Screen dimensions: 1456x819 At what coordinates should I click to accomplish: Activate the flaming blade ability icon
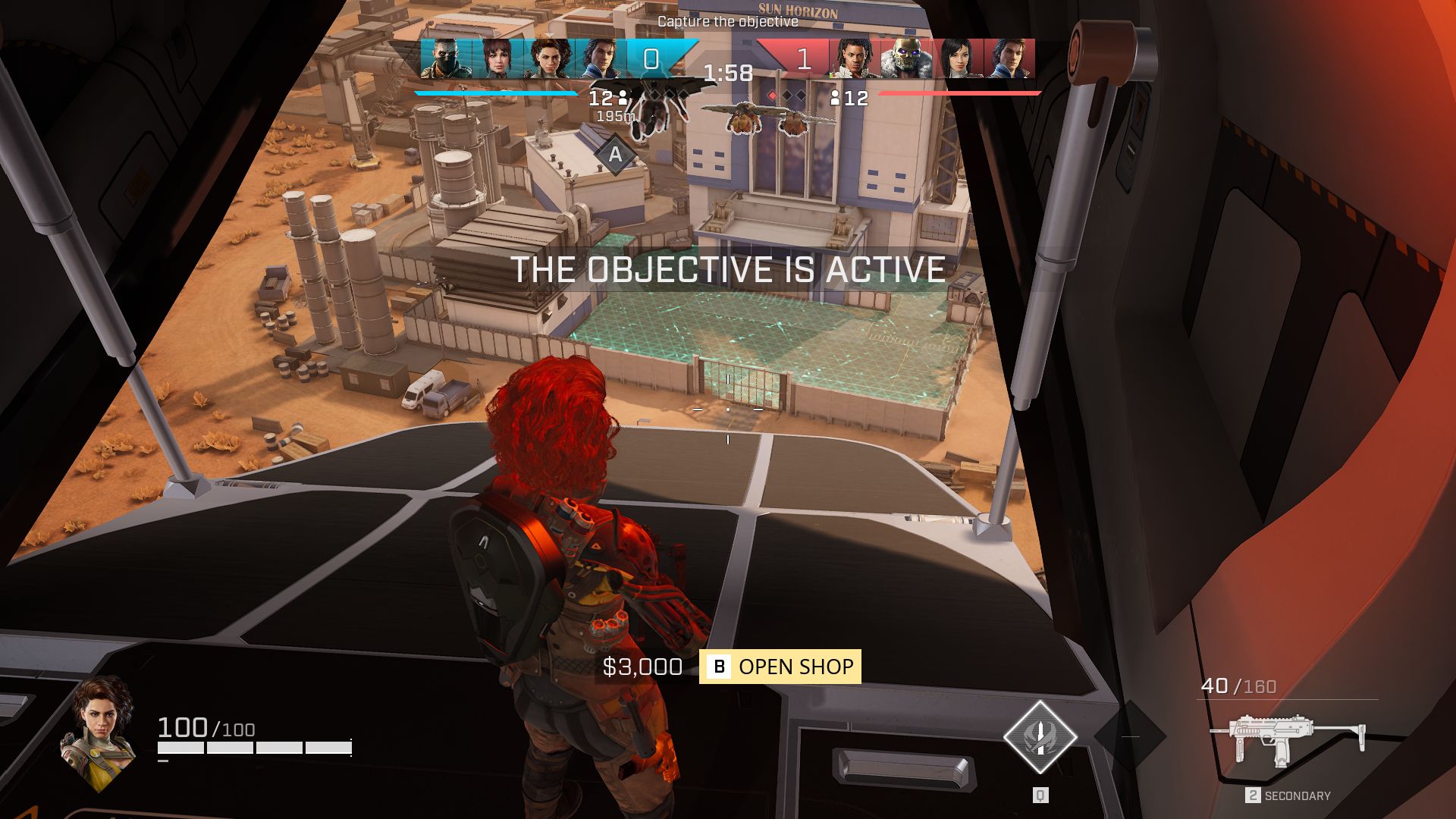[x=1040, y=736]
